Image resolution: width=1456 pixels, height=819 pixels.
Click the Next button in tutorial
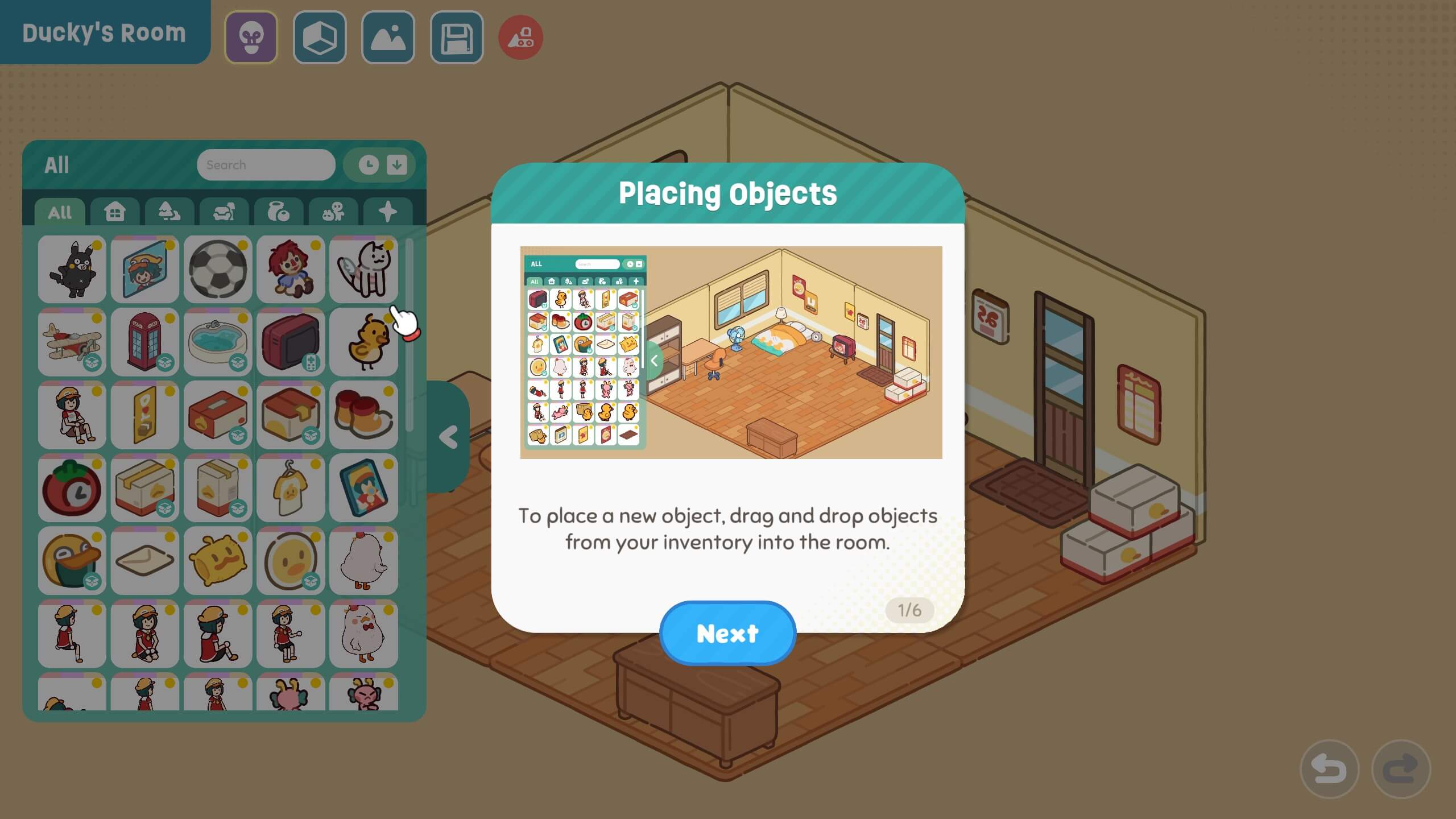[727, 633]
